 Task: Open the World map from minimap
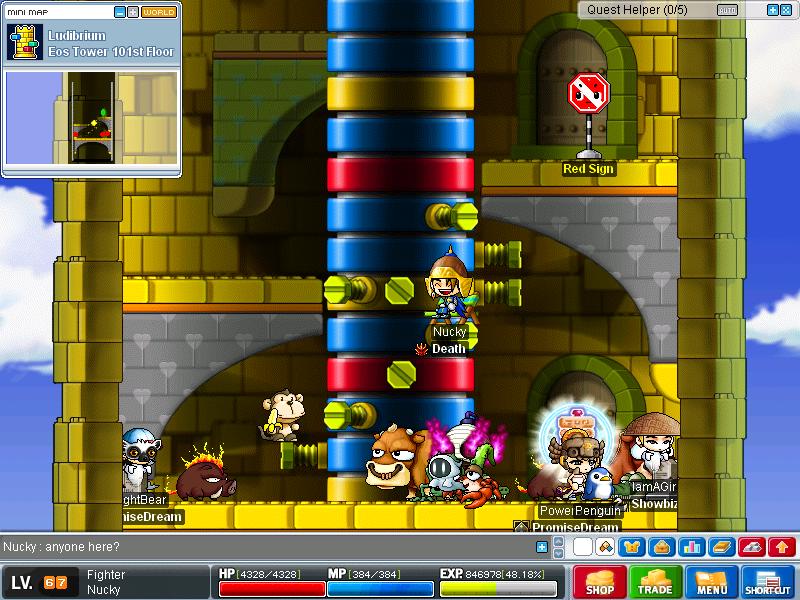[x=159, y=12]
